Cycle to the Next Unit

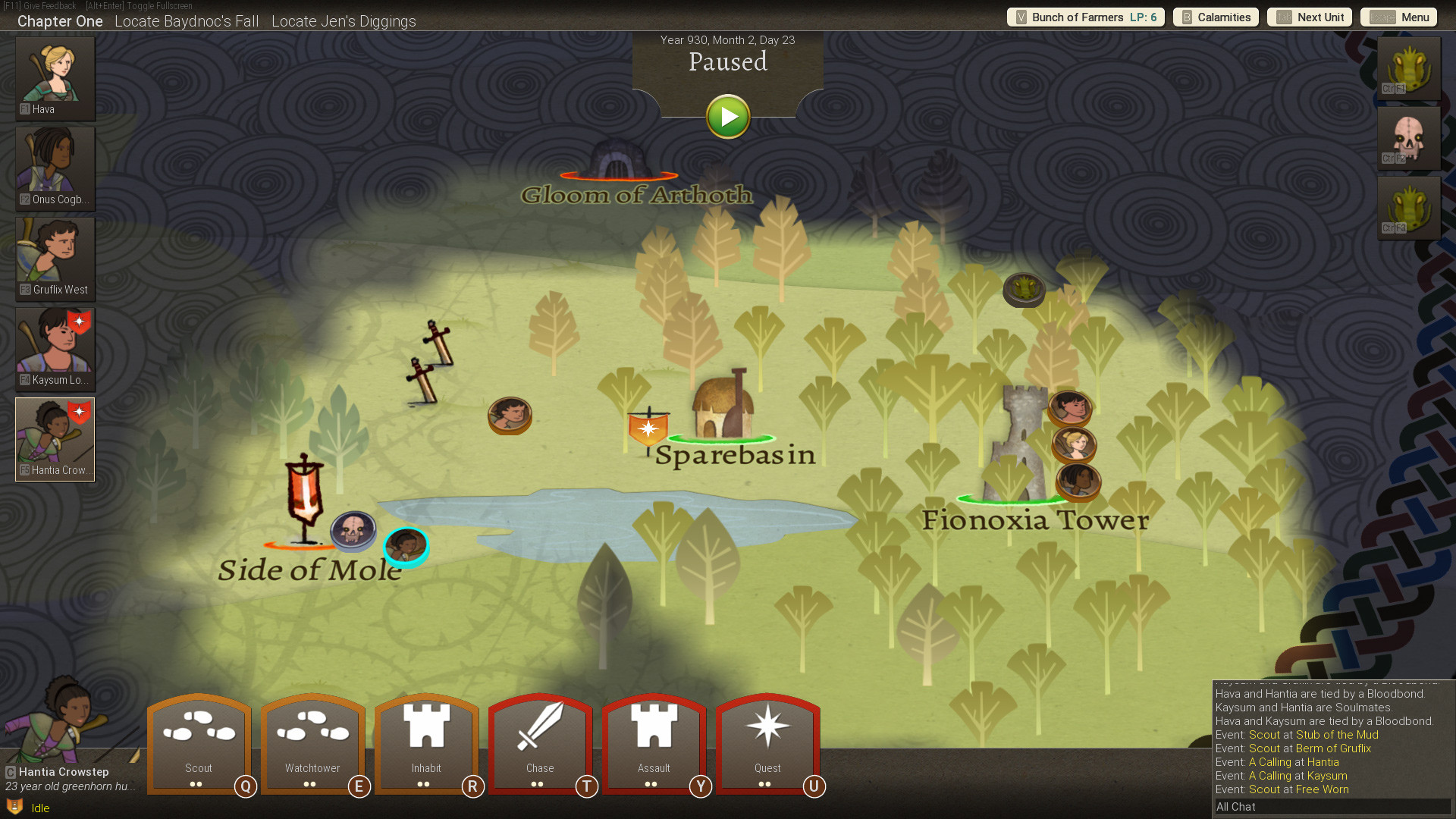[x=1310, y=17]
